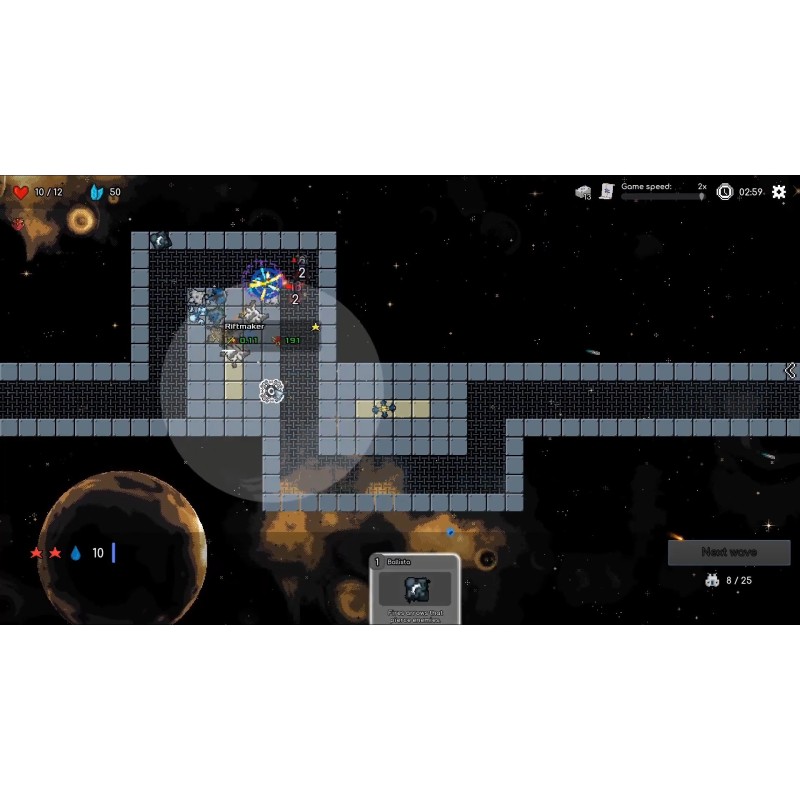Start the Next wave
Viewport: 800px width, 800px height.
(729, 552)
